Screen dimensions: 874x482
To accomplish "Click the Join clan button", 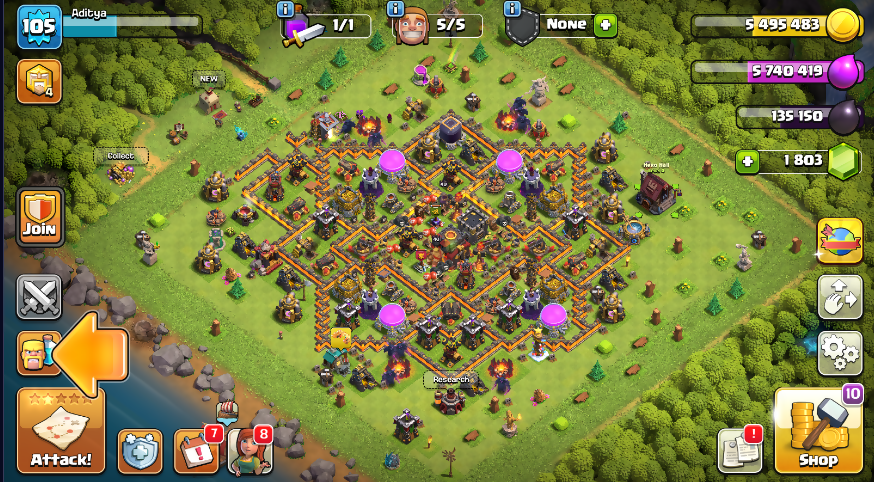I will (40, 216).
